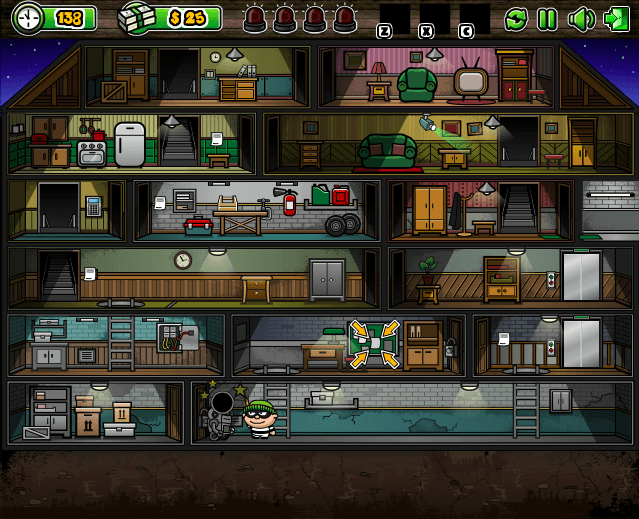Exit the level via the door icon
639x519 pixels.
613,18
